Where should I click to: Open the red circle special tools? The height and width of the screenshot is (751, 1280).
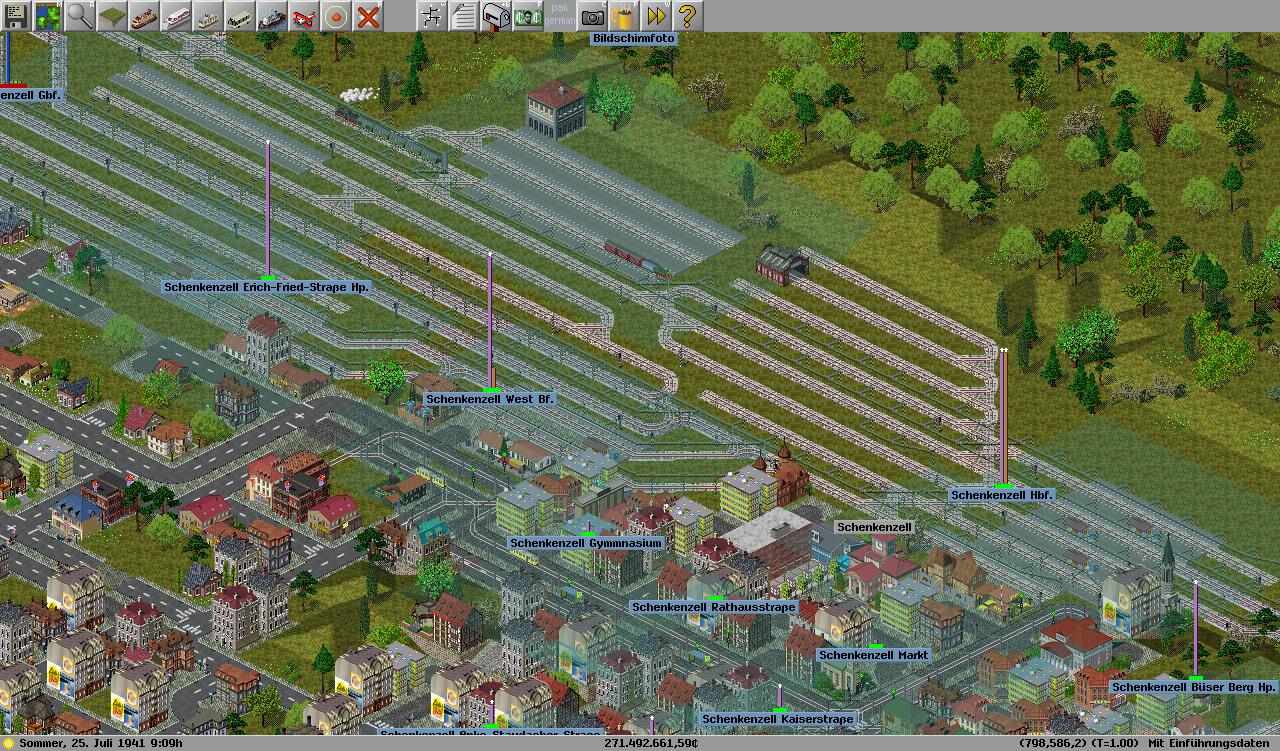[336, 16]
